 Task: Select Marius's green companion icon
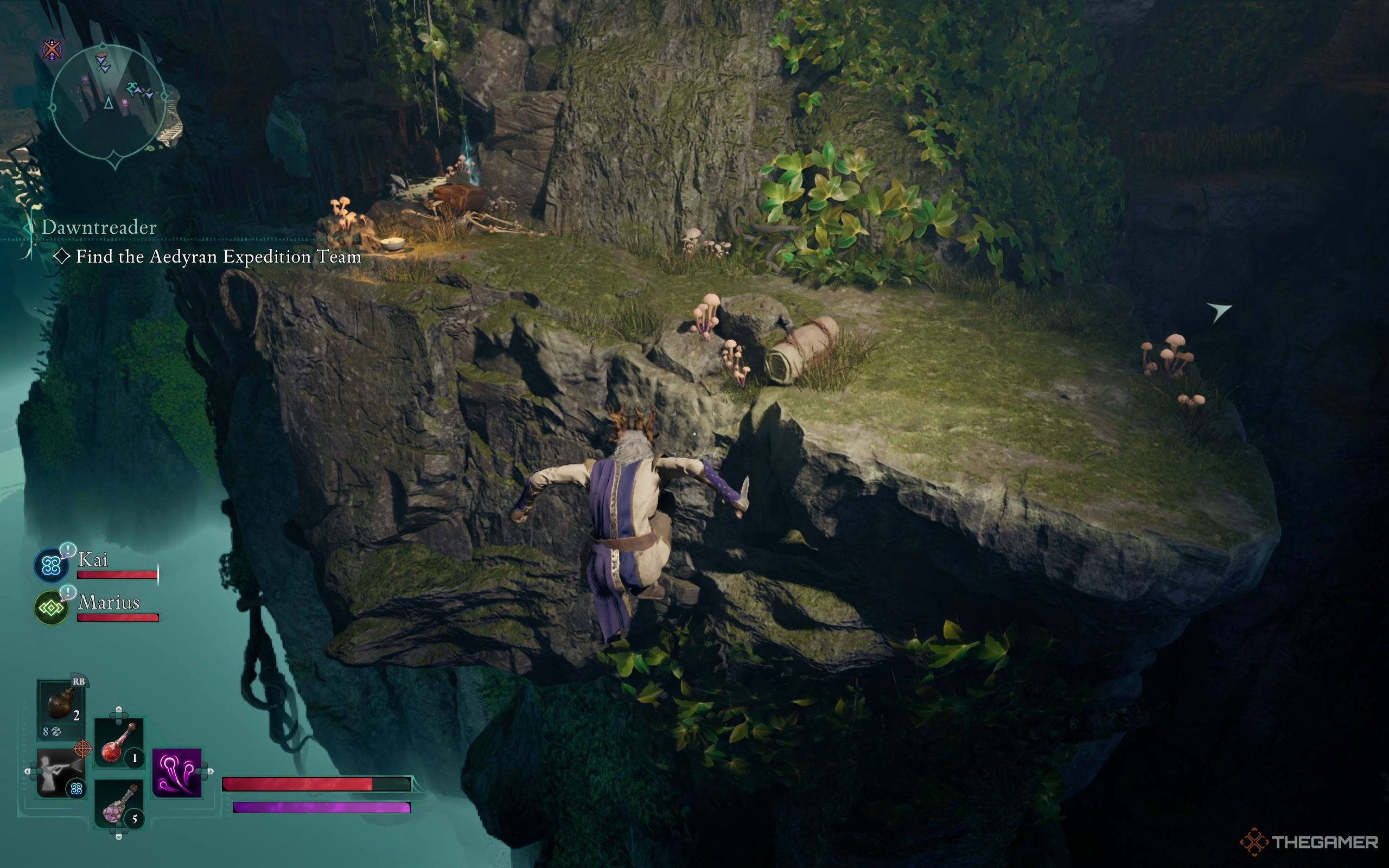coord(51,608)
